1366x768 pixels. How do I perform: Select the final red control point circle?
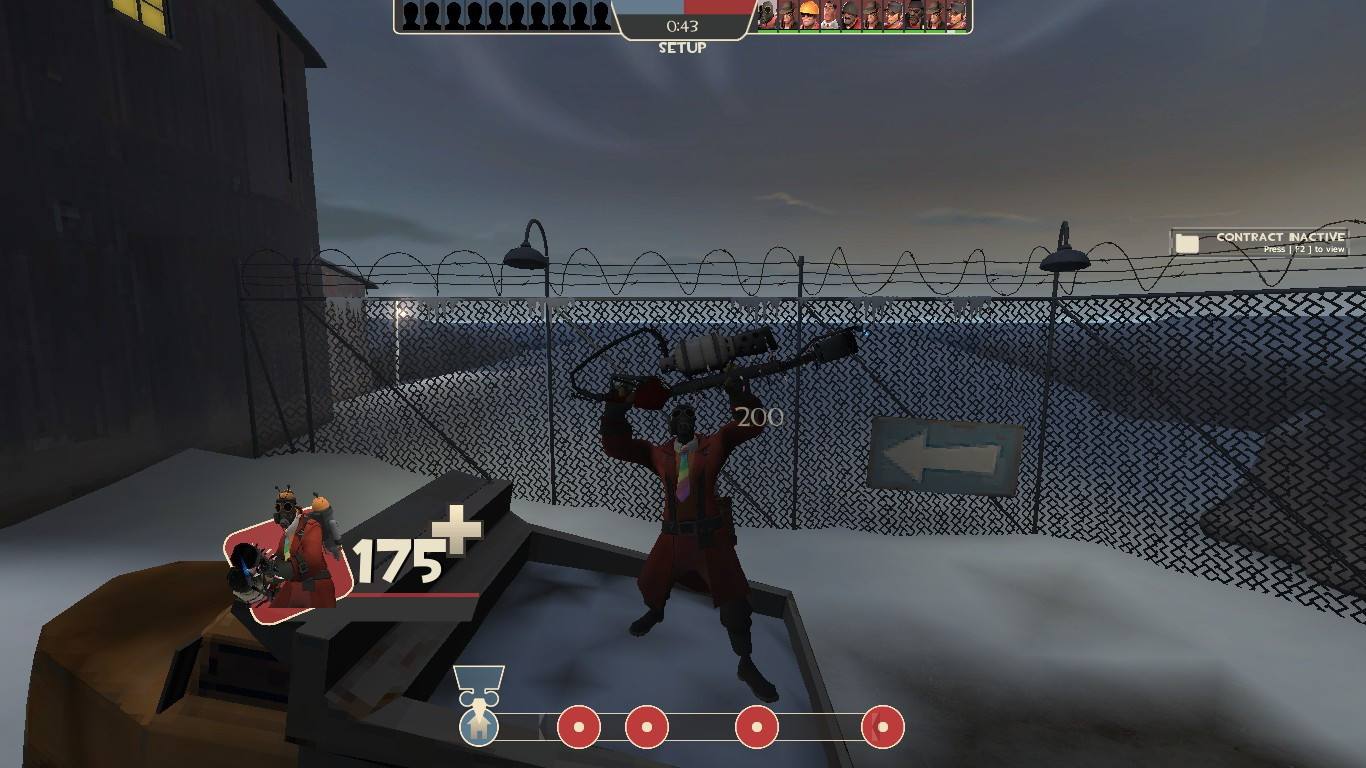pyautogui.click(x=881, y=729)
